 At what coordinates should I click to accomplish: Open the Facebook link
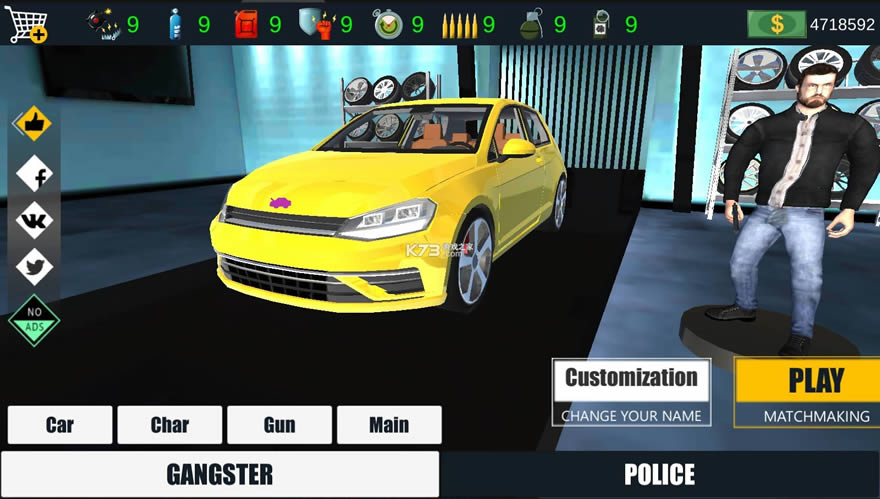click(36, 176)
